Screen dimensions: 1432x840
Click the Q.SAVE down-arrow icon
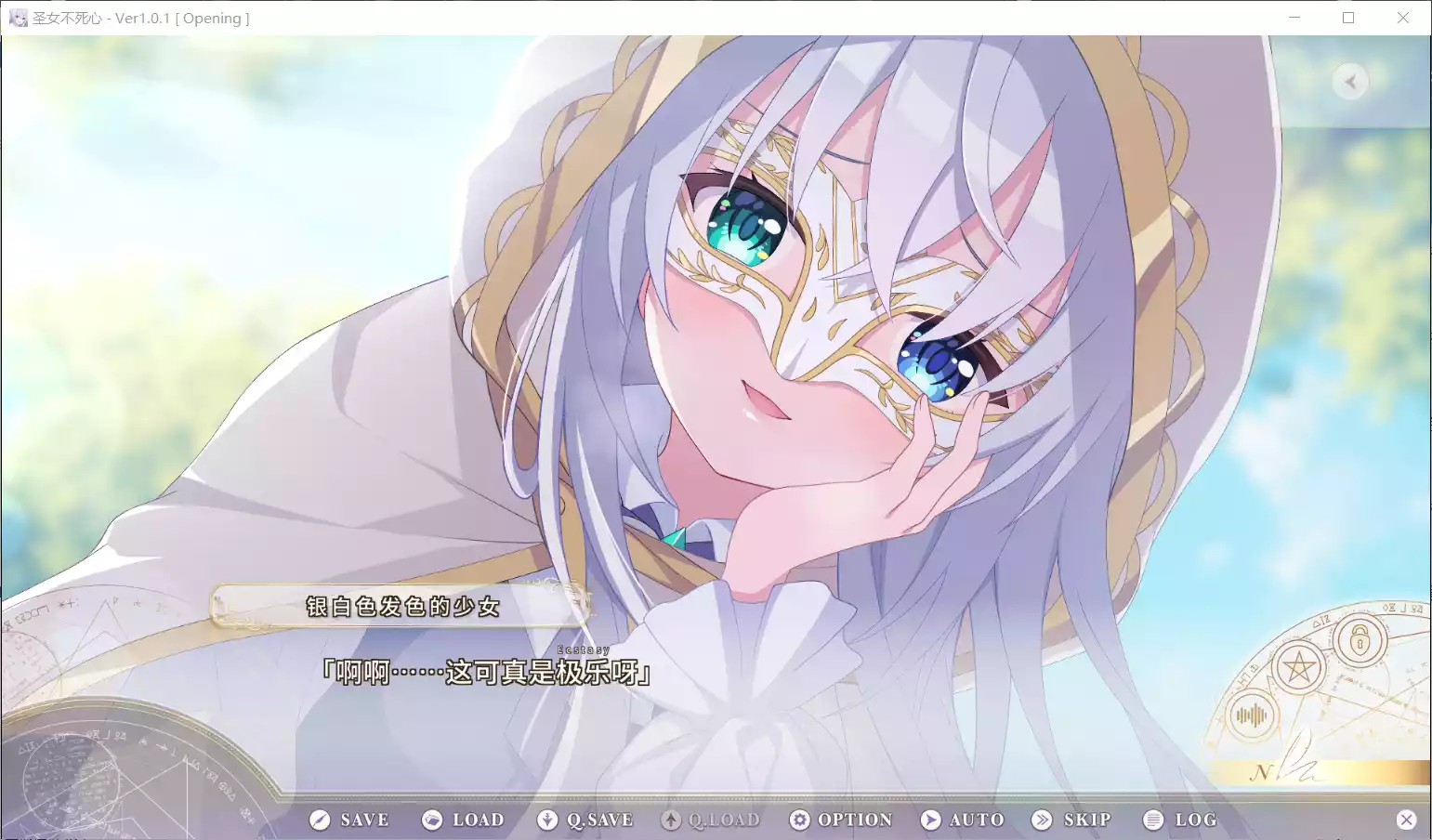pos(547,820)
